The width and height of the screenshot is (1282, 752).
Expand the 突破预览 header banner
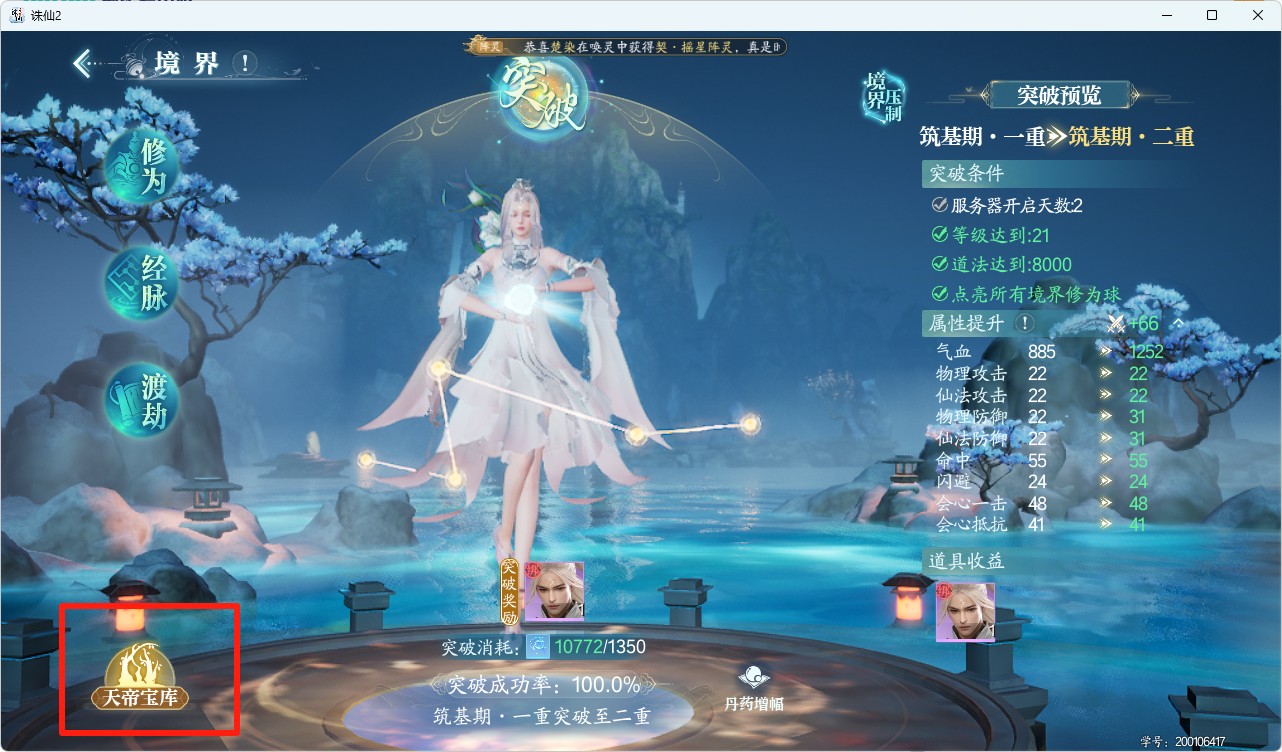(1060, 95)
